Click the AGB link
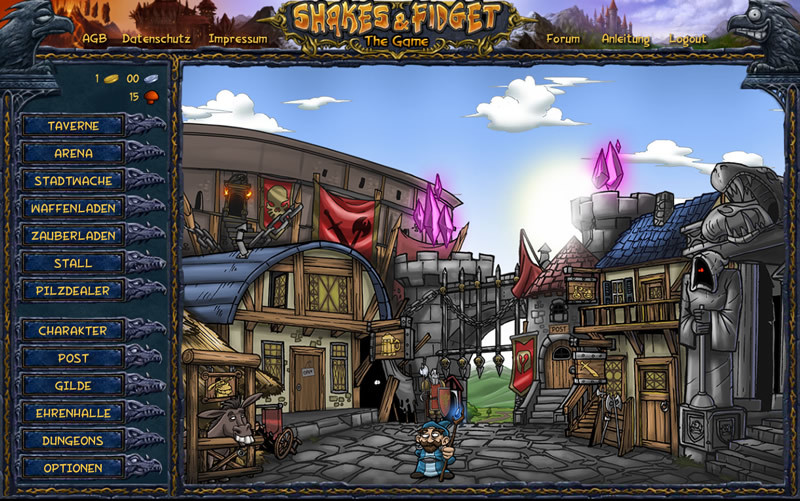 pos(95,39)
